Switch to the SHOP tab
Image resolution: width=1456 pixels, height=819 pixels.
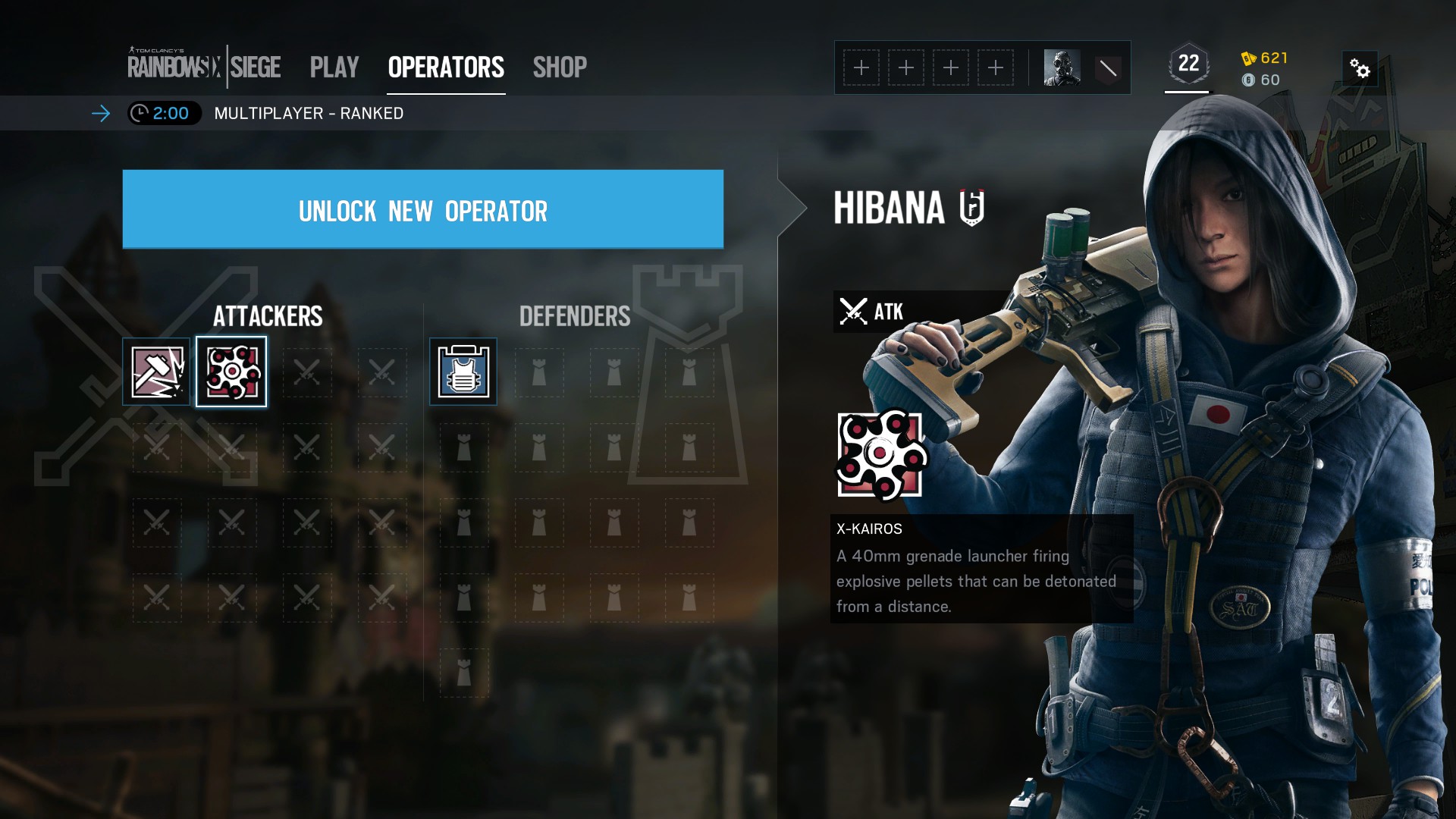(x=560, y=67)
